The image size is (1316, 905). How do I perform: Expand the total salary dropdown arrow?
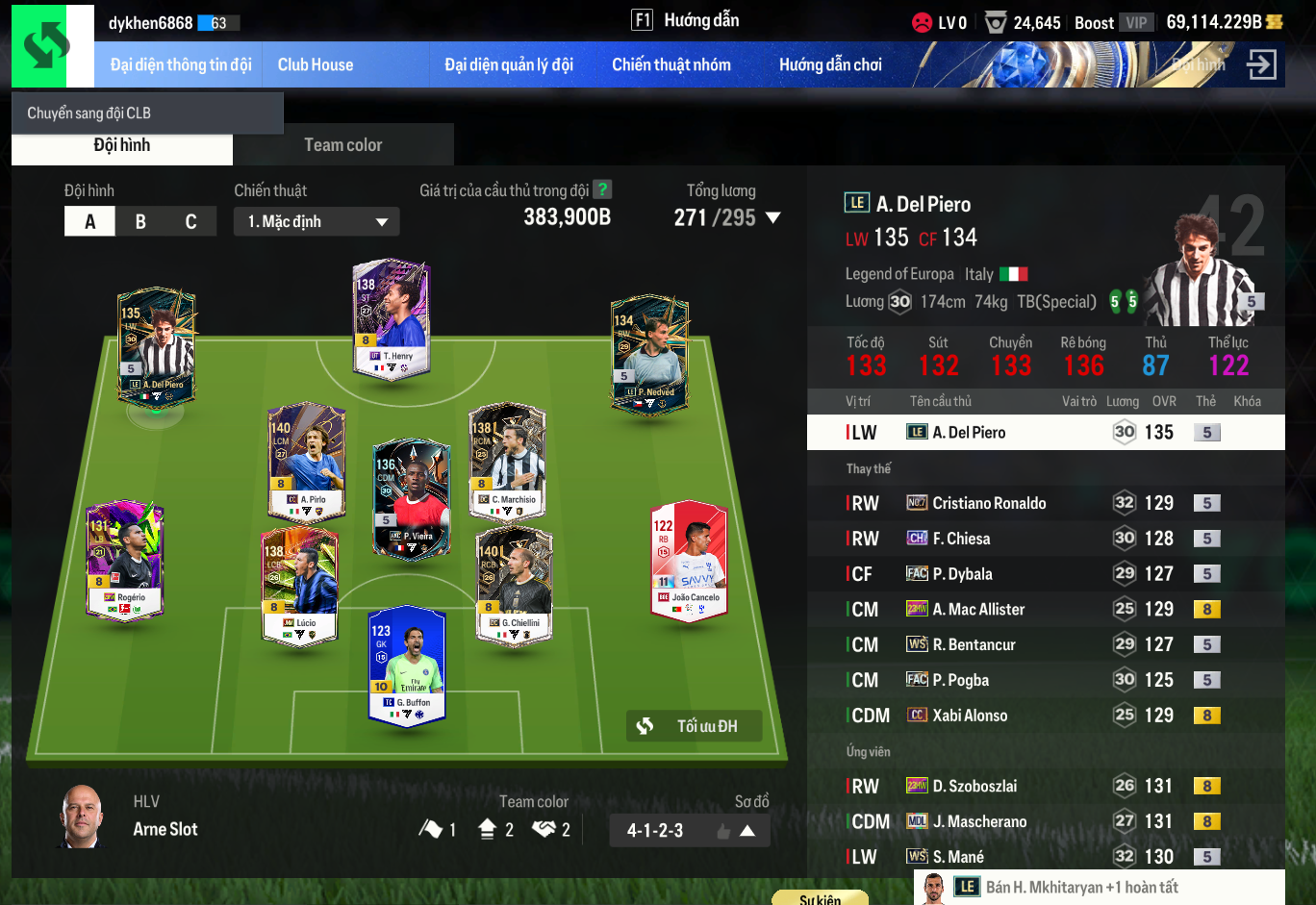772,218
